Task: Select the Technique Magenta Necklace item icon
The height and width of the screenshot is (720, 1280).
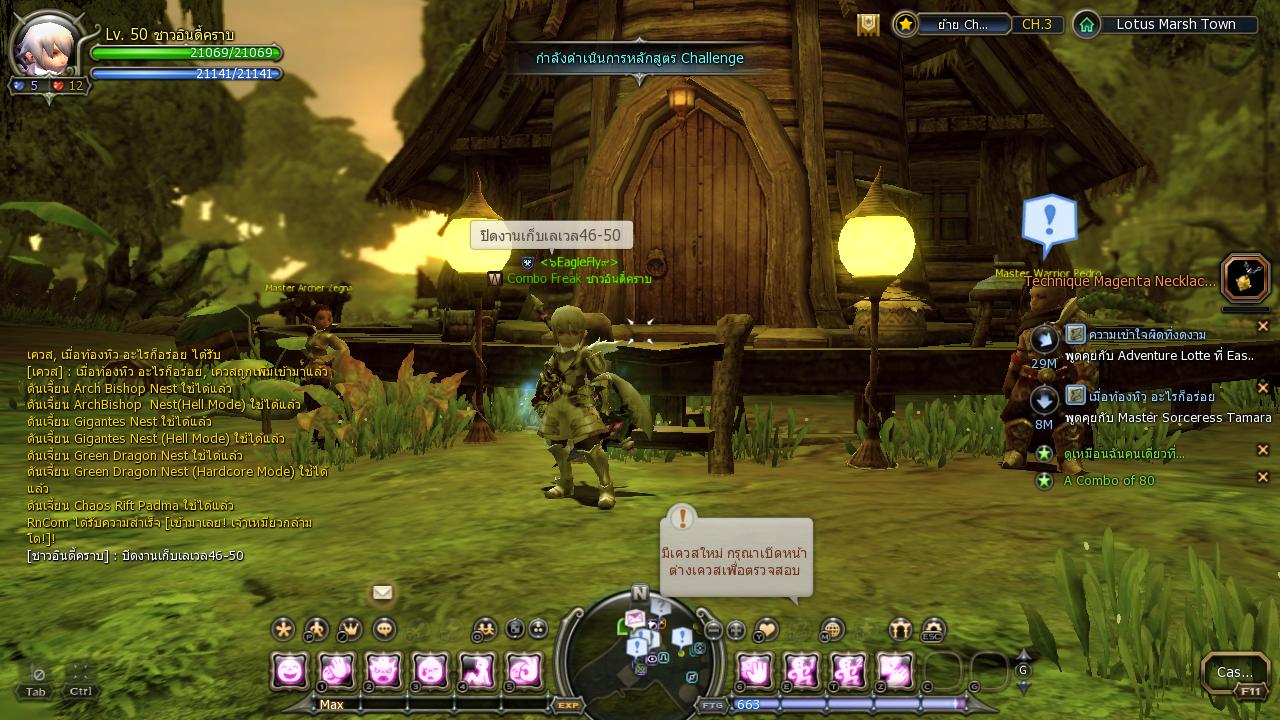Action: (x=1245, y=279)
